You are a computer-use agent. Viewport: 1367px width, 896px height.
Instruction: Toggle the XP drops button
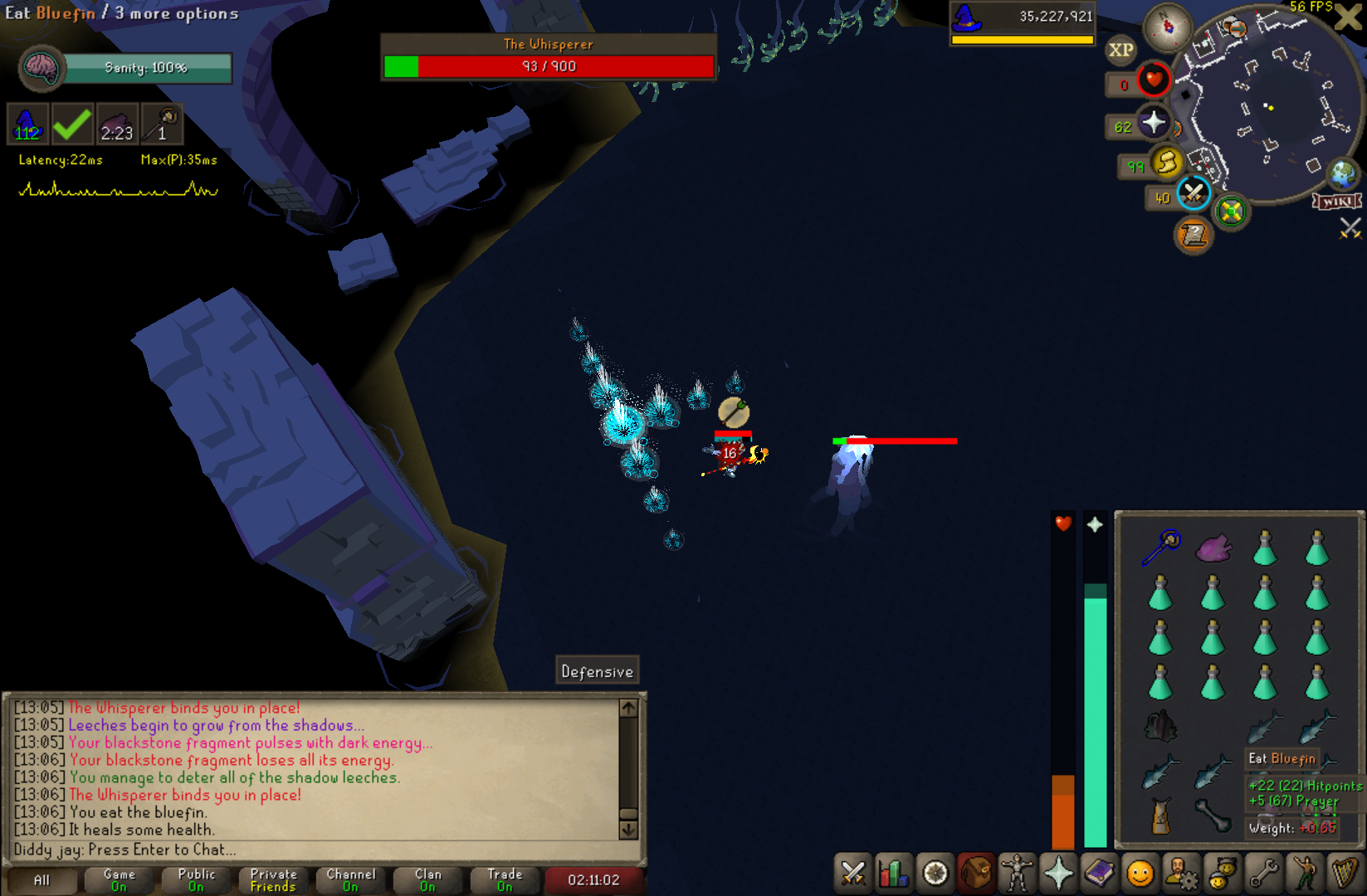[x=1120, y=50]
